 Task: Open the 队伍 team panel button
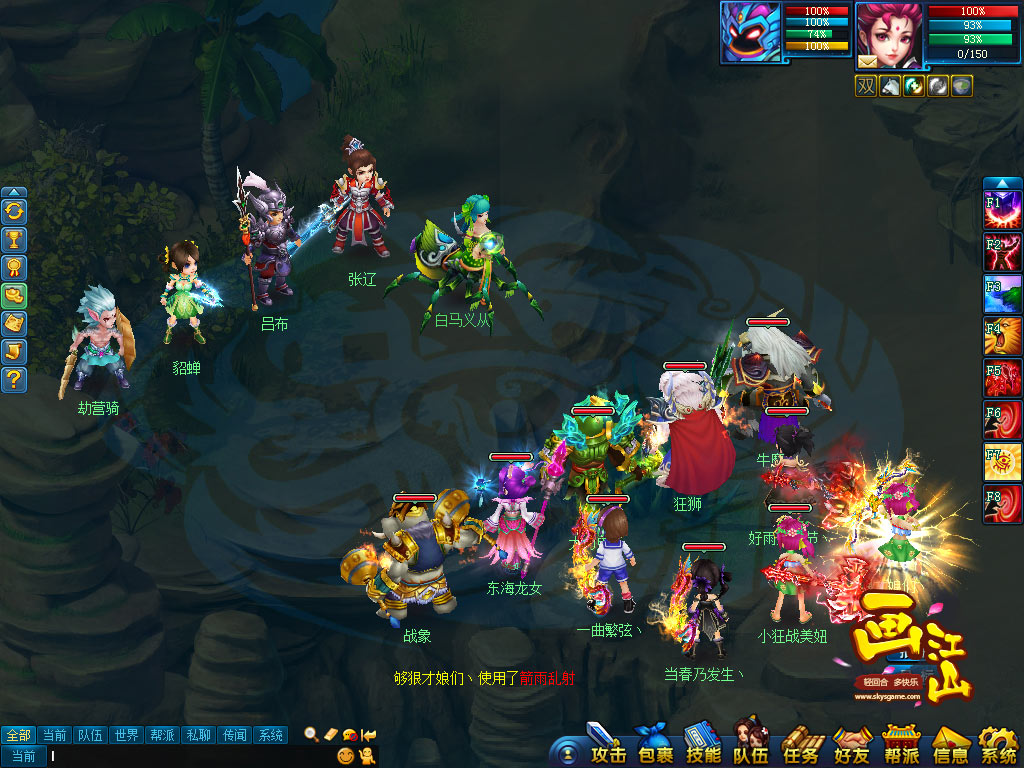pyautogui.click(x=752, y=746)
